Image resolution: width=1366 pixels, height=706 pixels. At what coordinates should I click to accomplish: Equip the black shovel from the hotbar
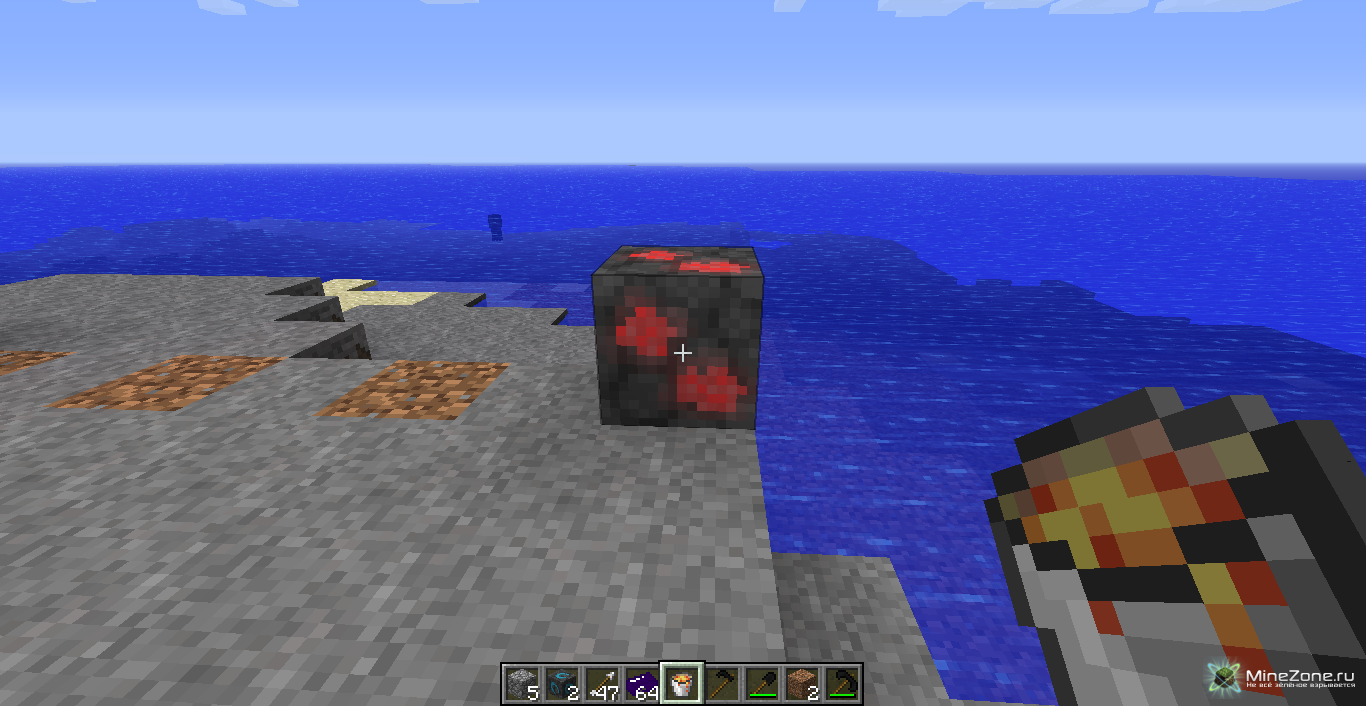[x=762, y=684]
